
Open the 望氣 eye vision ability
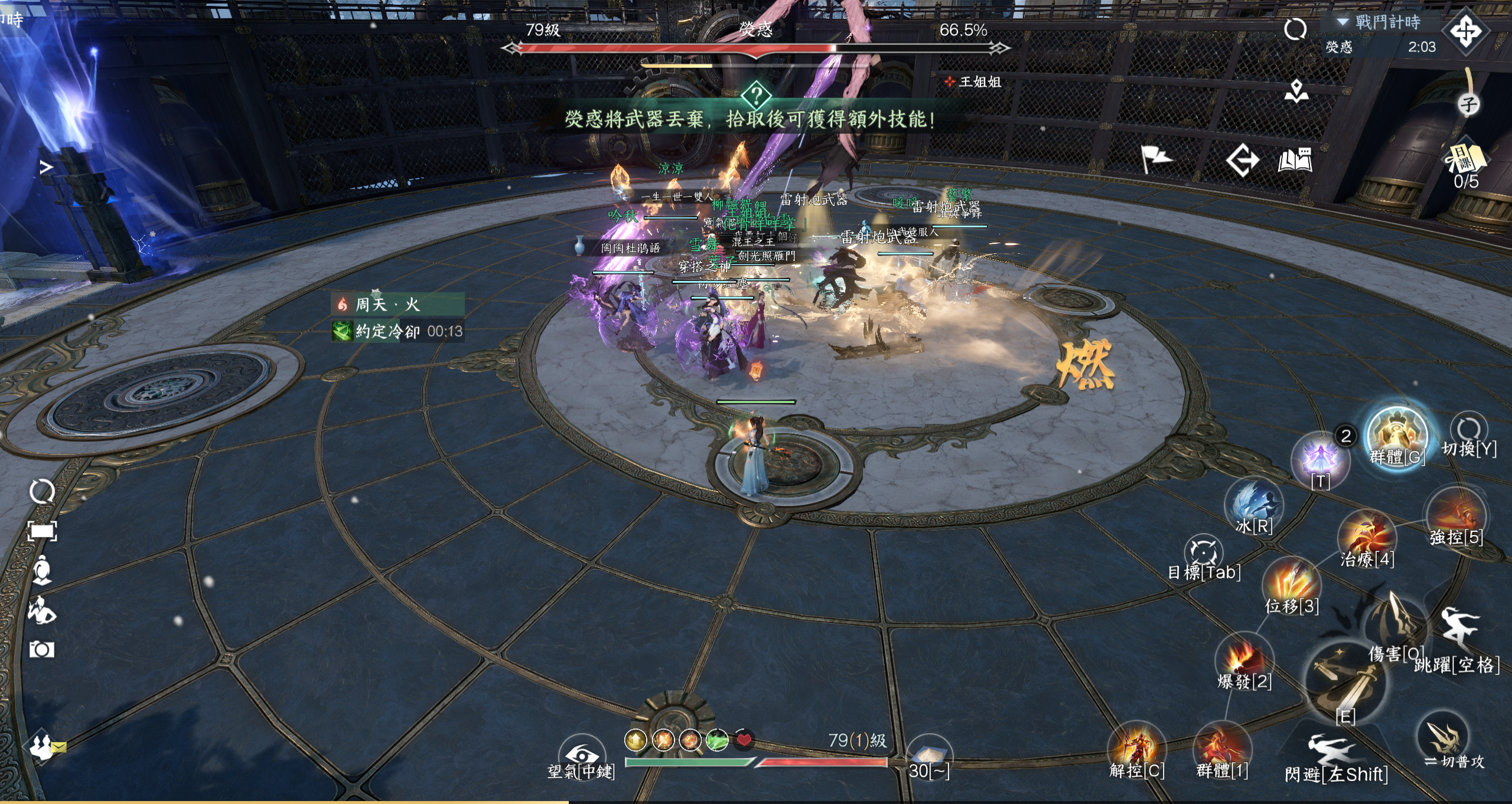point(582,756)
